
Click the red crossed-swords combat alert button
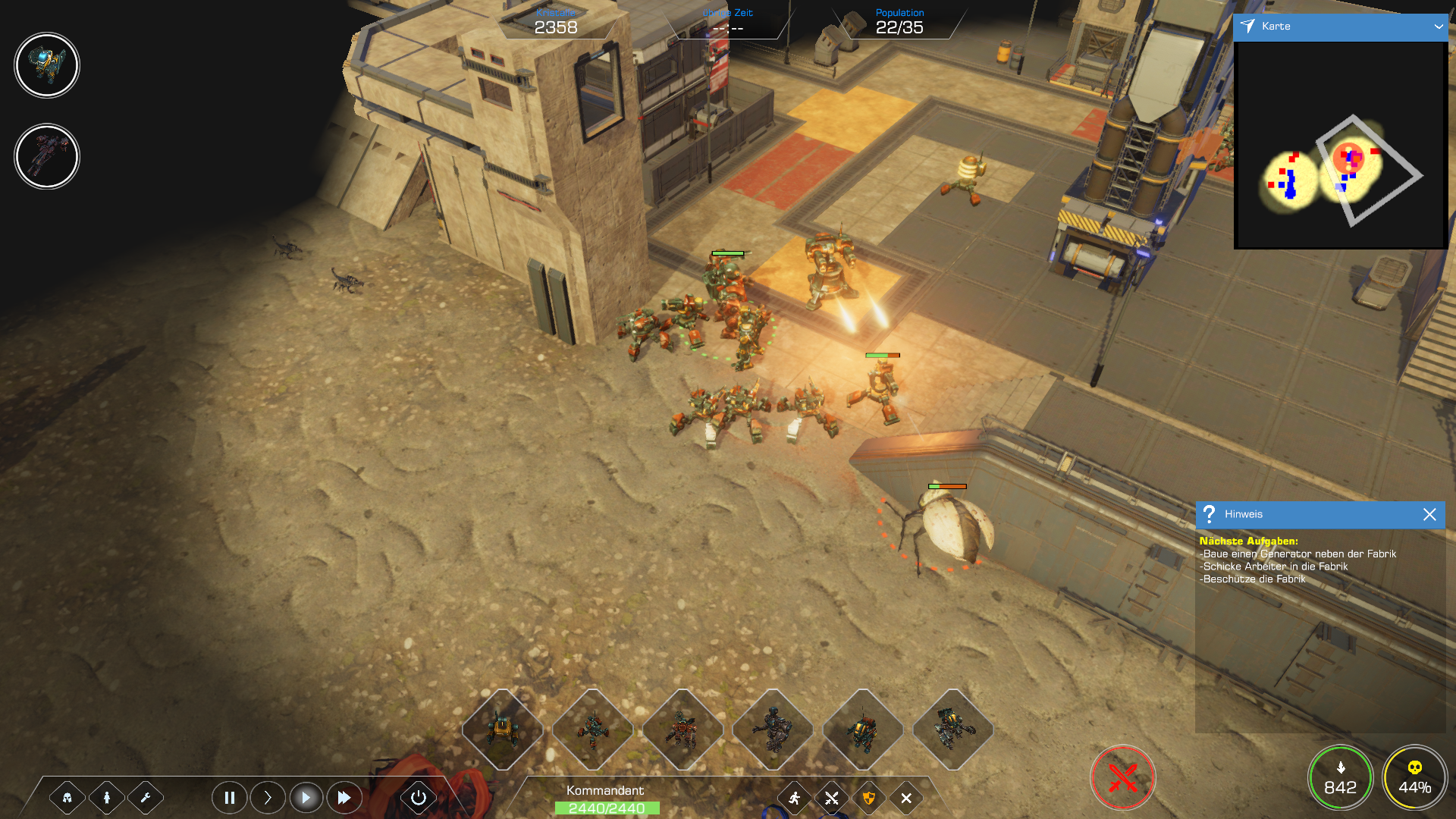[1122, 778]
